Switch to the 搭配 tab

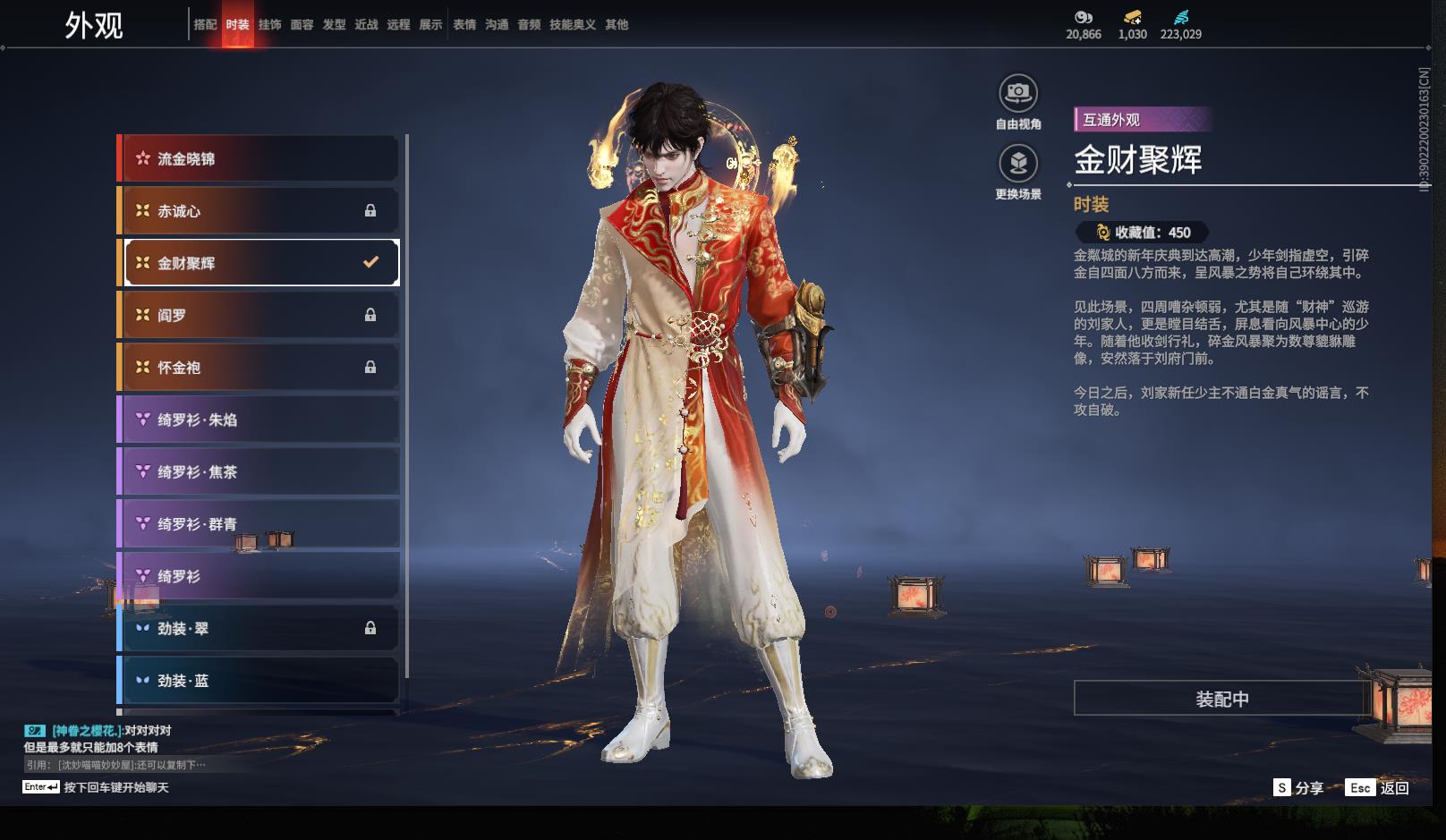click(x=205, y=25)
